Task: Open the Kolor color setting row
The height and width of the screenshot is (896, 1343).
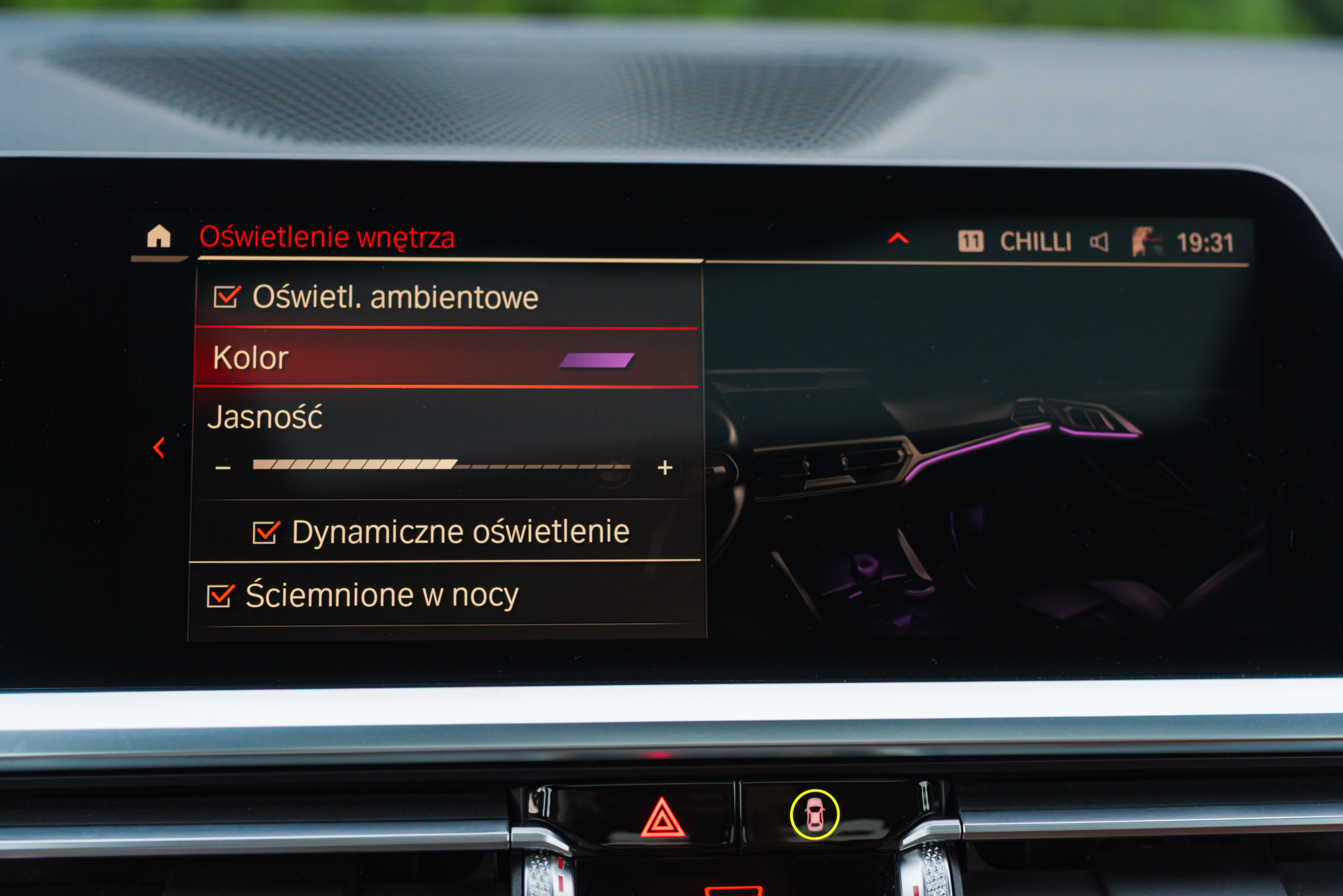Action: (x=446, y=358)
